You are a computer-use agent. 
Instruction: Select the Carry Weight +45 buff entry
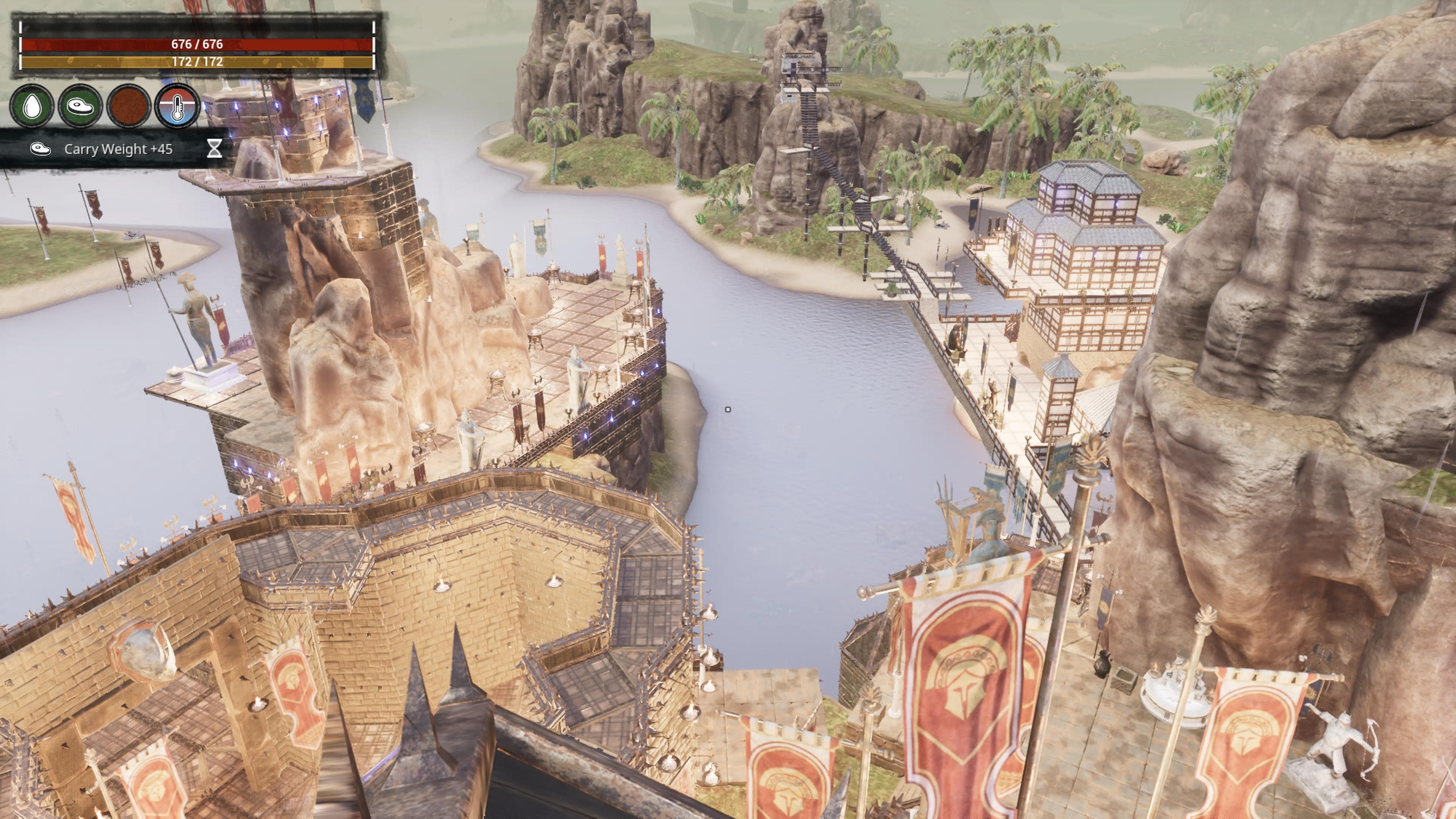(x=118, y=149)
